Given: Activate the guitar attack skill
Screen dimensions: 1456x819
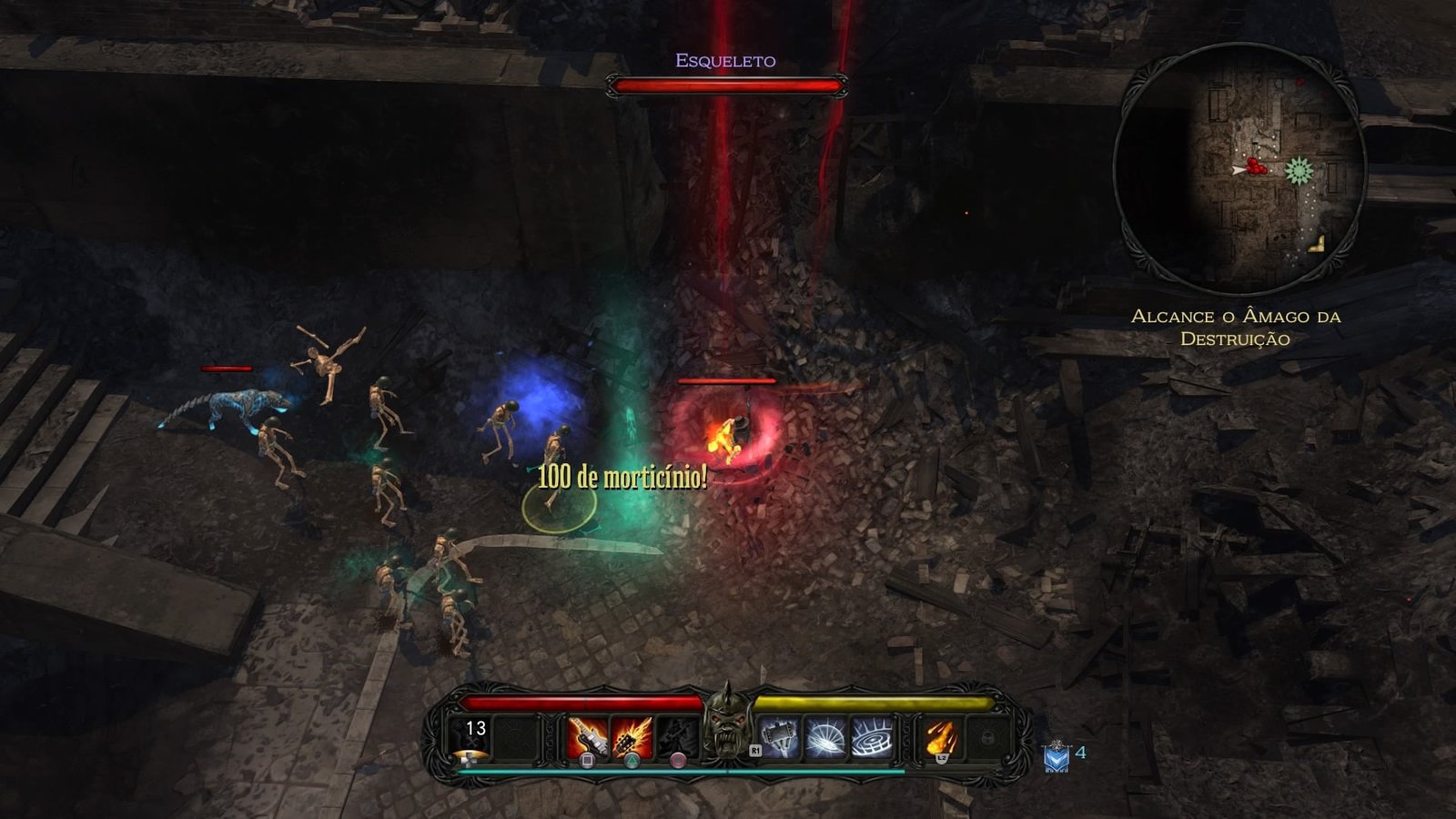Looking at the screenshot, I should tap(587, 736).
